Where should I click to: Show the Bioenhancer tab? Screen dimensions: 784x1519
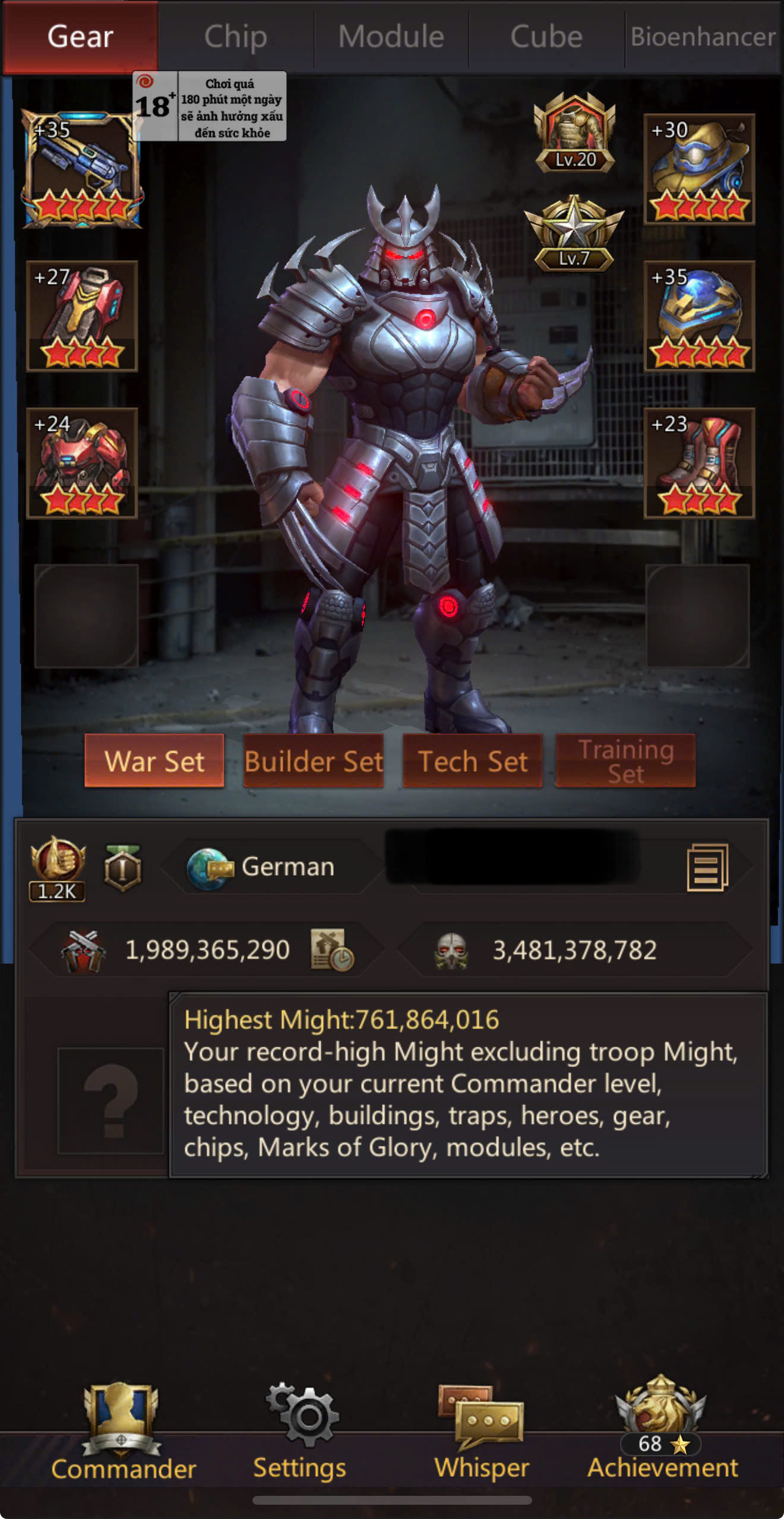tap(703, 37)
